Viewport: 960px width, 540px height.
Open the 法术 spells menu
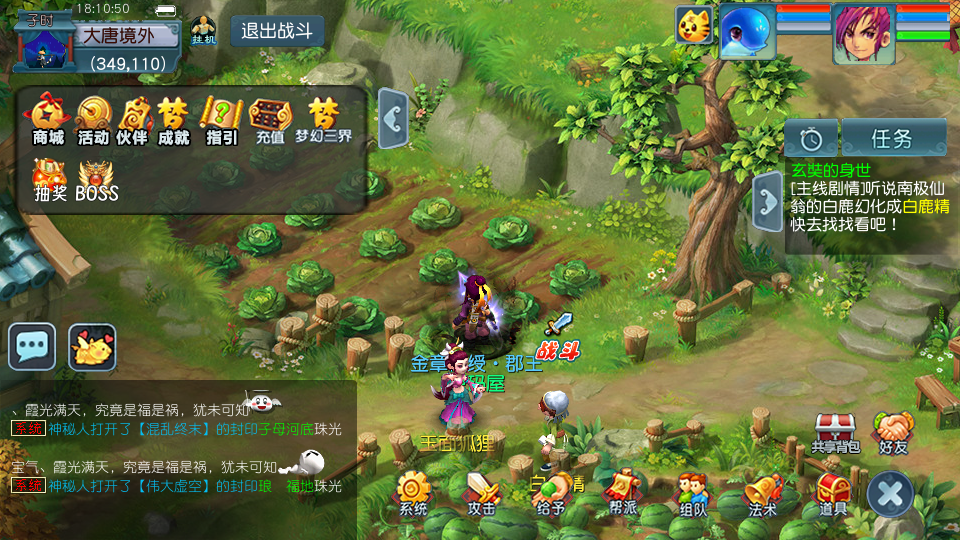click(x=763, y=492)
